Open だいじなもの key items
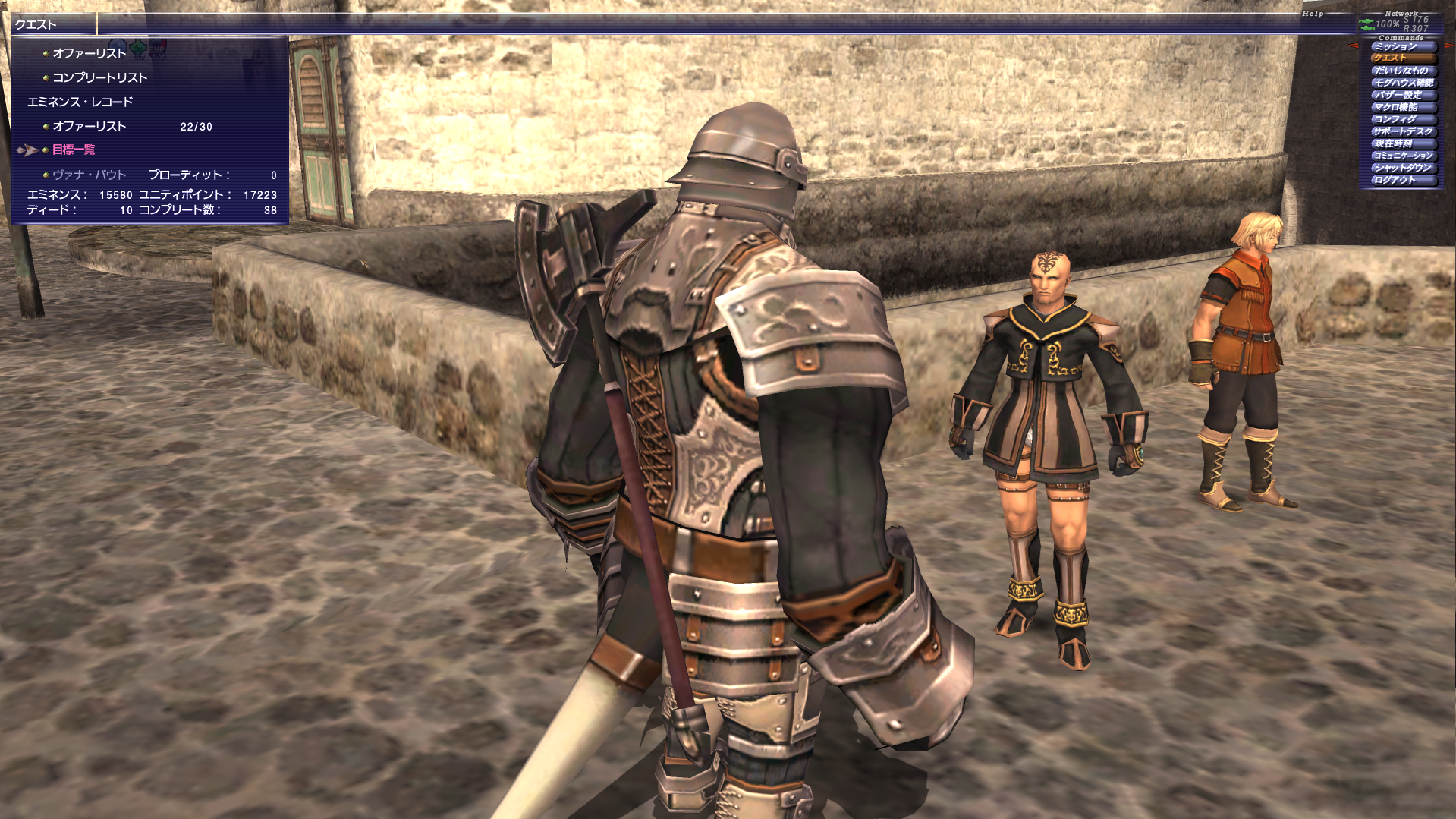The width and height of the screenshot is (1456, 819). [1402, 71]
